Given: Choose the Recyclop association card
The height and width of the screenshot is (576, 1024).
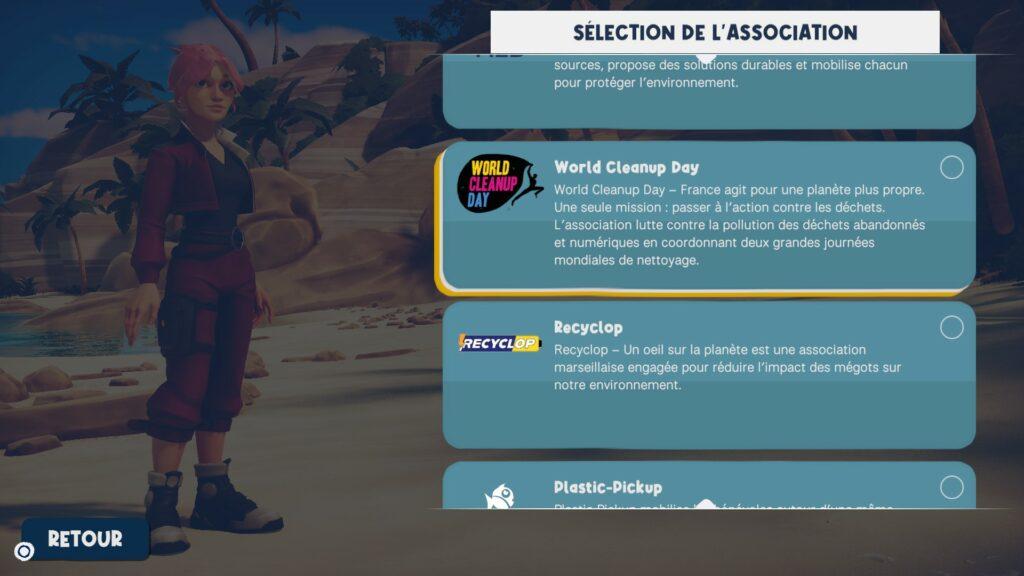Looking at the screenshot, I should [708, 375].
